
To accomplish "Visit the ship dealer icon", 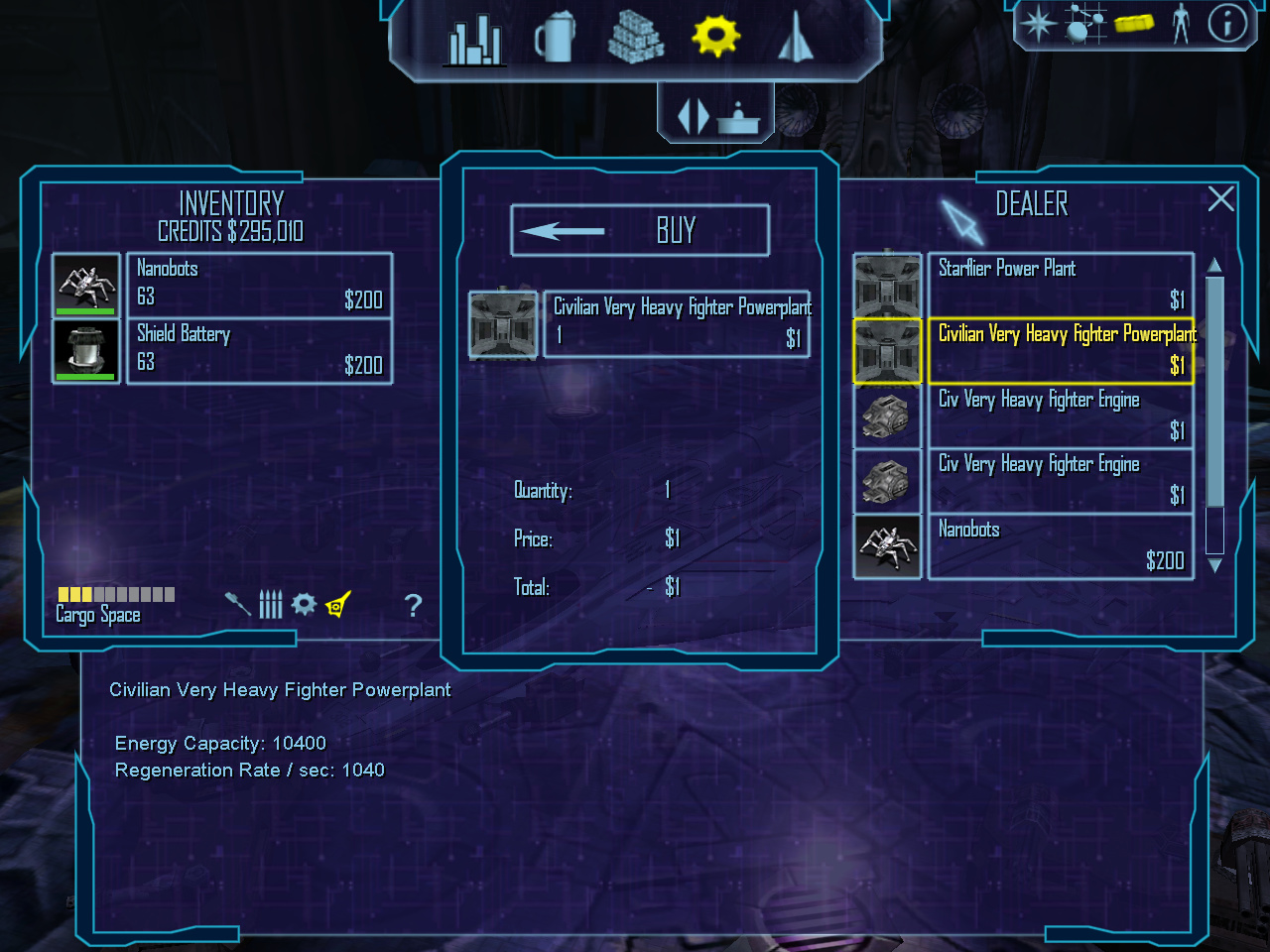I will click(796, 38).
